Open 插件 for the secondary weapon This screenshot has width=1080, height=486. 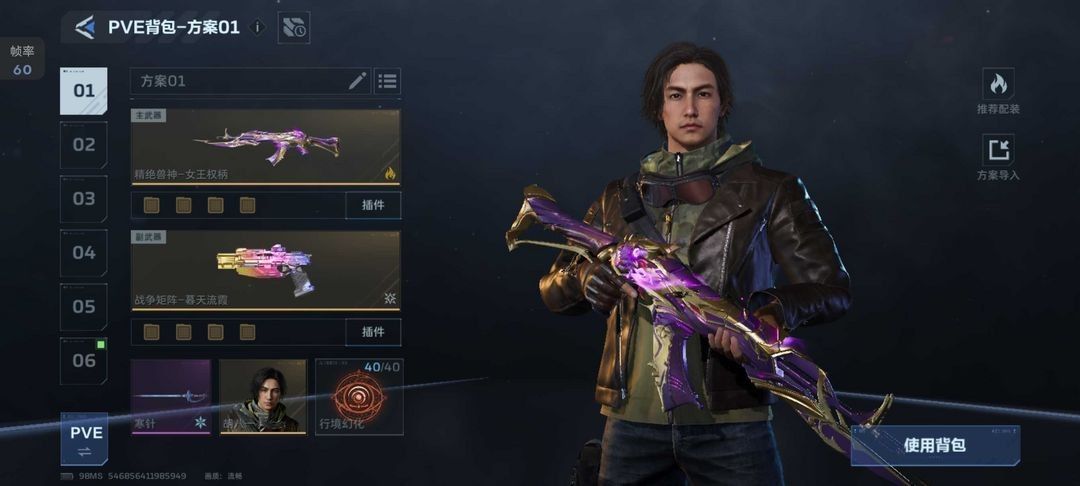coord(373,331)
